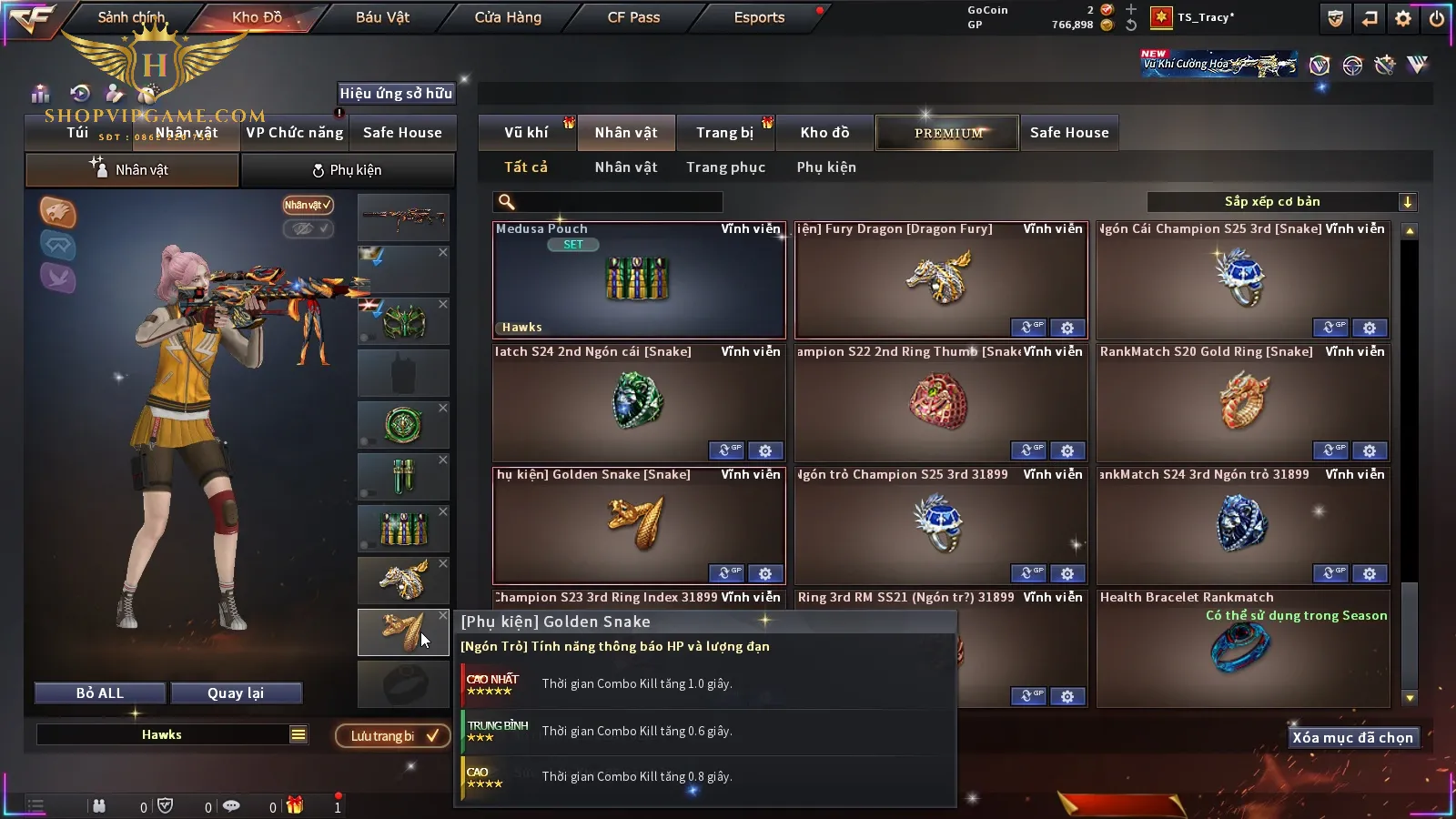The height and width of the screenshot is (819, 1456).
Task: Click the Bỏ ALL button
Action: click(x=100, y=693)
